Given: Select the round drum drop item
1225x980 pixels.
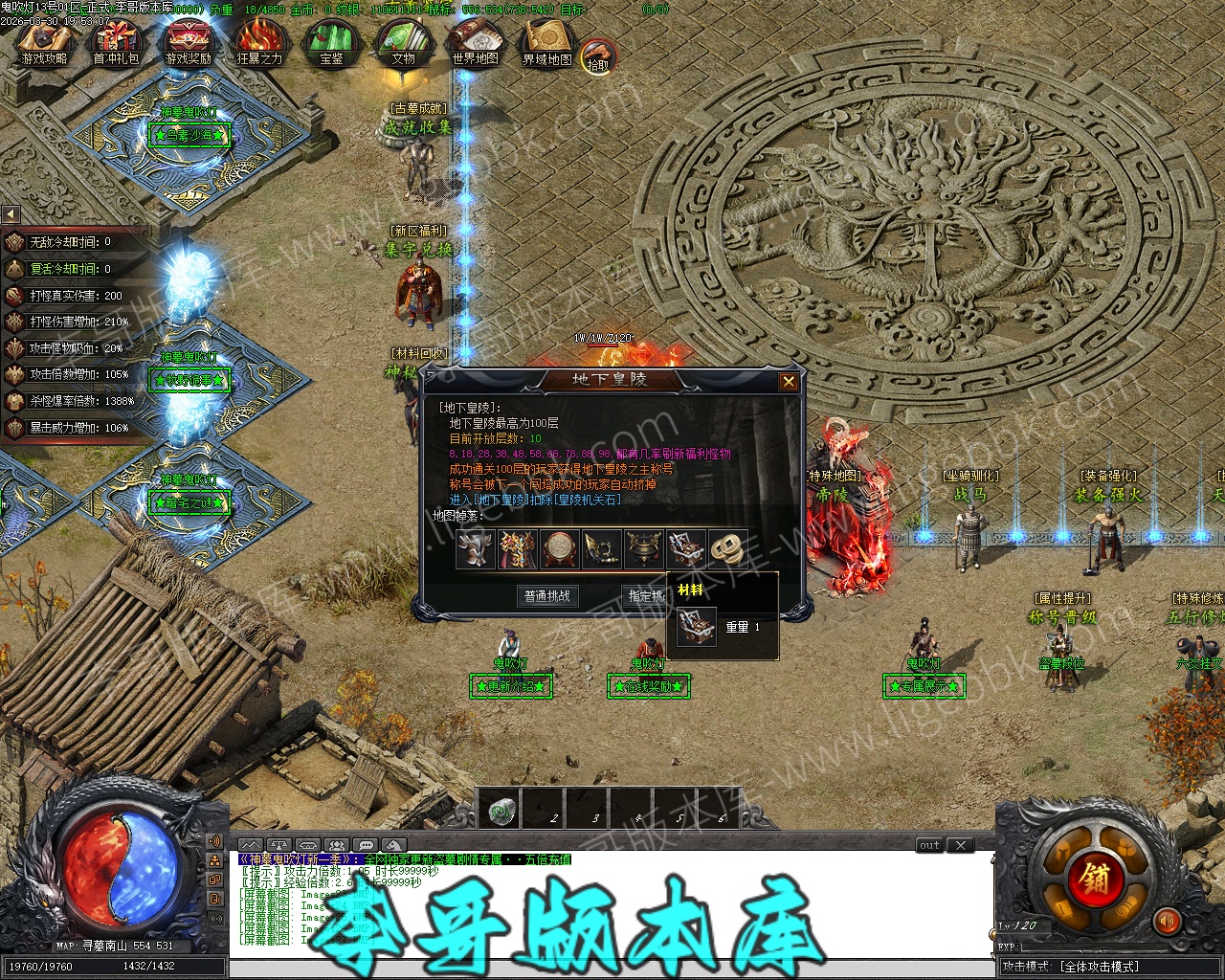Looking at the screenshot, I should (560, 549).
